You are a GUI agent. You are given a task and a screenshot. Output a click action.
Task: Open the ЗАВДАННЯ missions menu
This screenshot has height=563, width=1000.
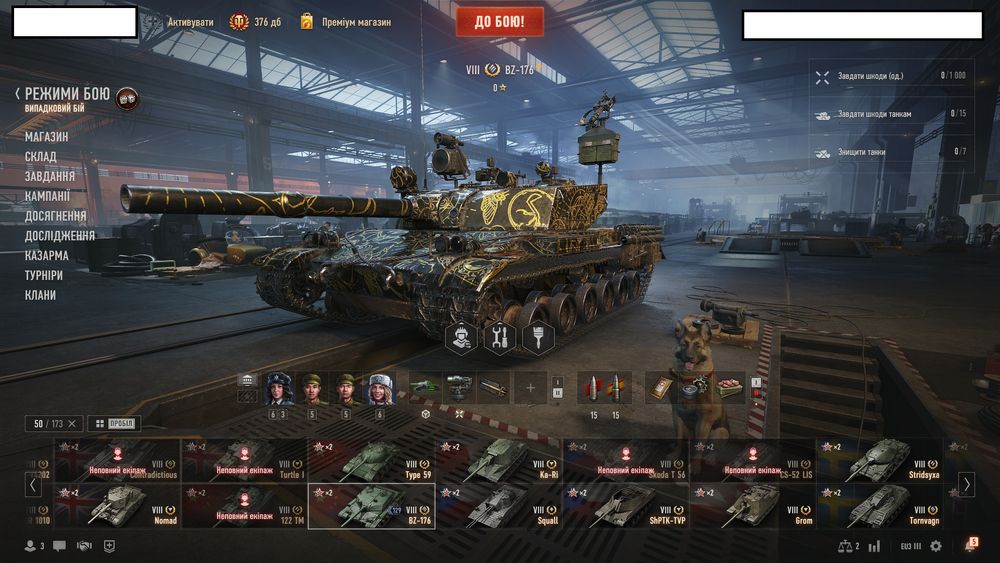[x=50, y=176]
